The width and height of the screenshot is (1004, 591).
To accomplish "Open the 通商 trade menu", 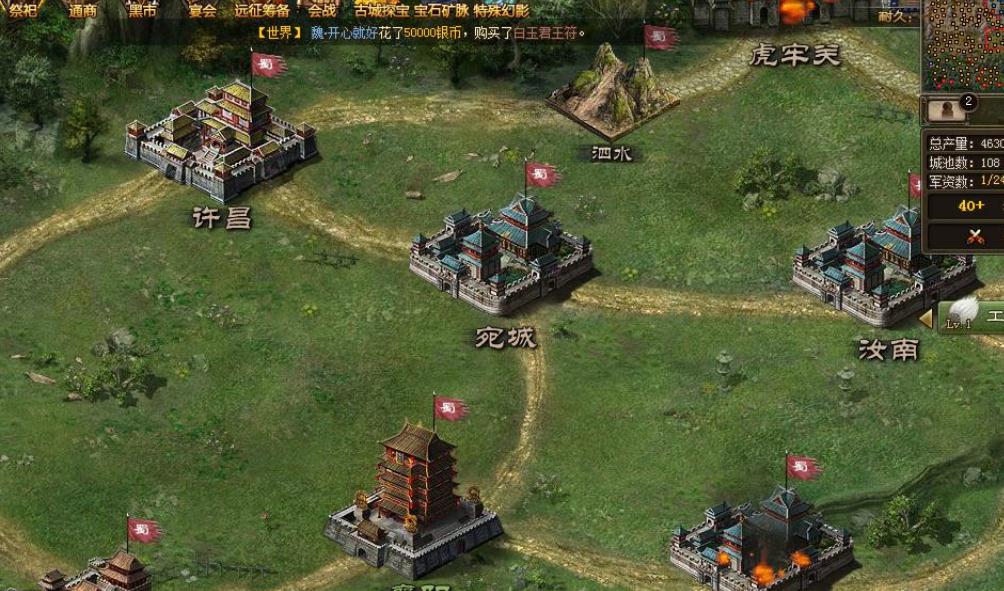I will tap(82, 11).
